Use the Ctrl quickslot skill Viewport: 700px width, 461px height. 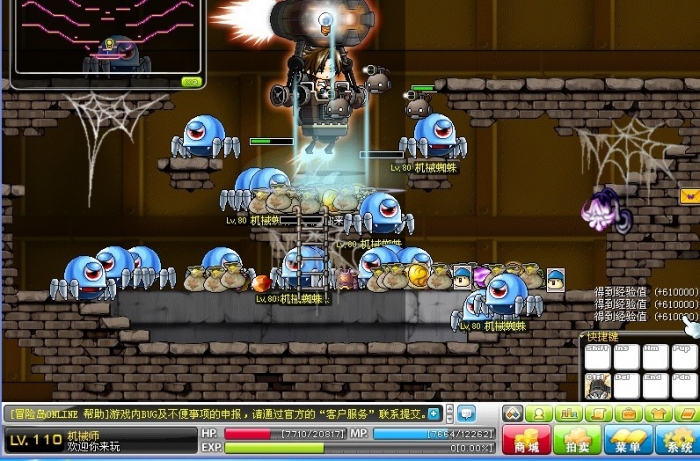coord(597,385)
